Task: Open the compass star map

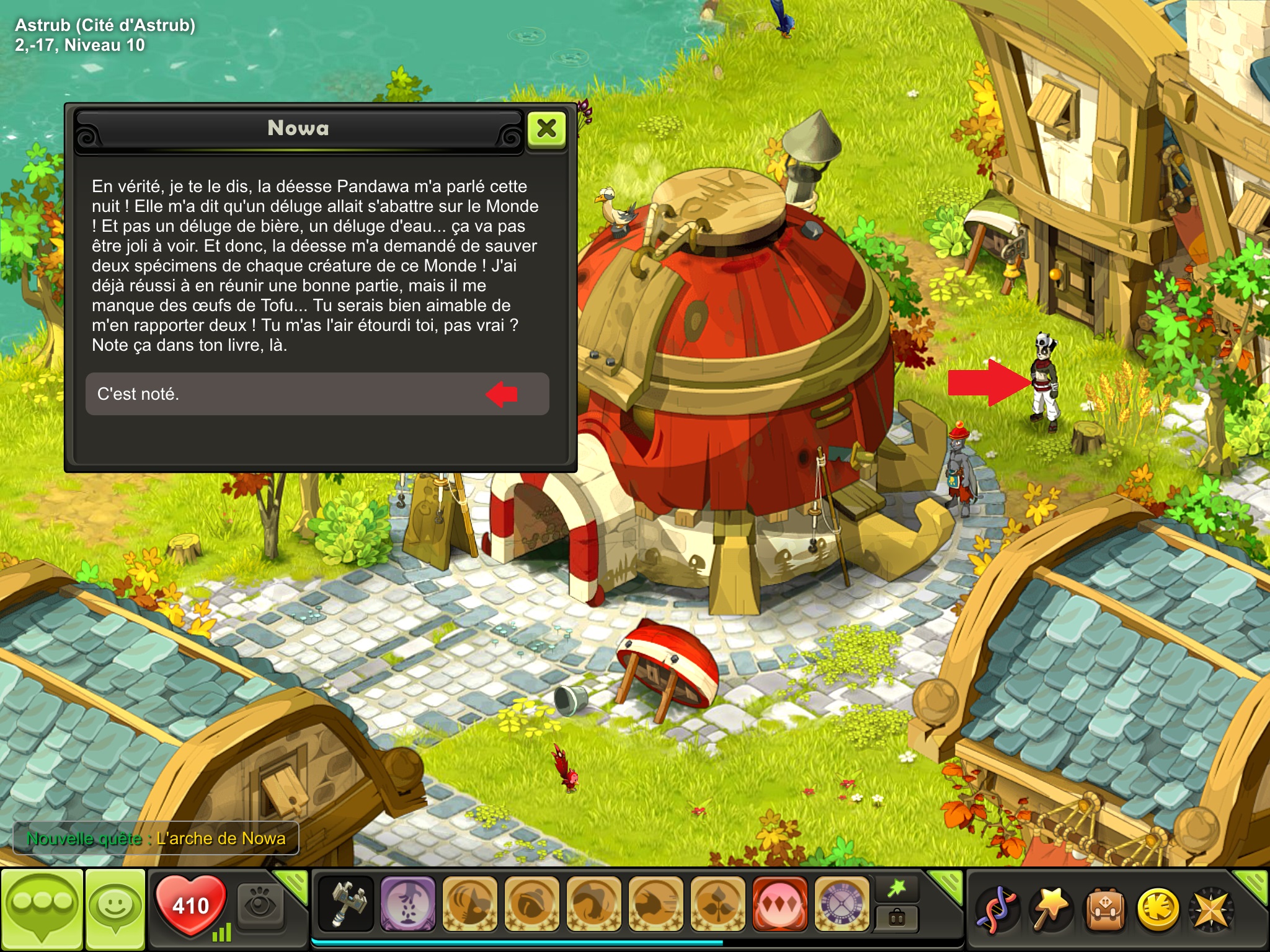Action: coord(1211,909)
